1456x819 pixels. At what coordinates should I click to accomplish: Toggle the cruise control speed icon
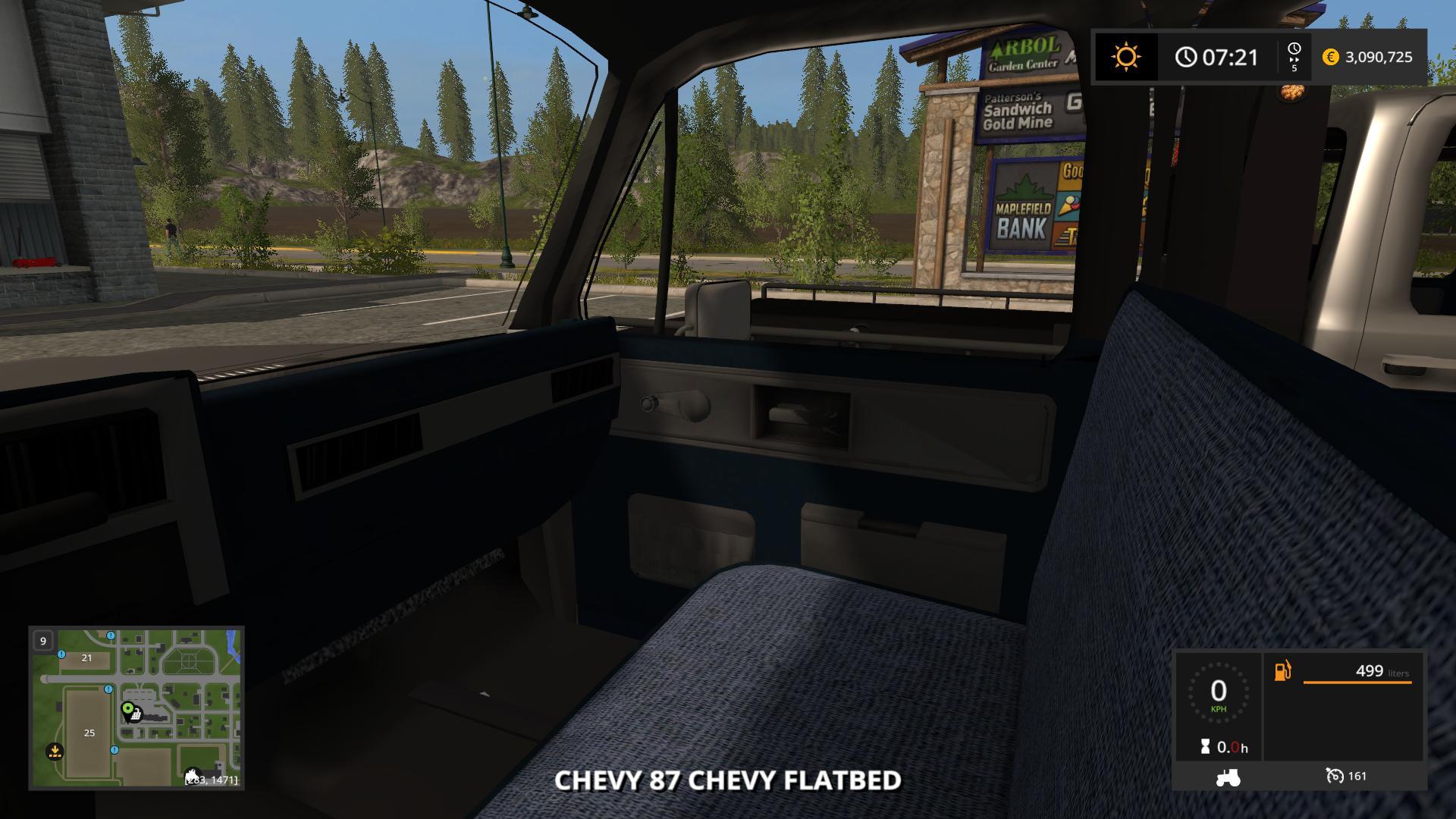(x=1335, y=776)
